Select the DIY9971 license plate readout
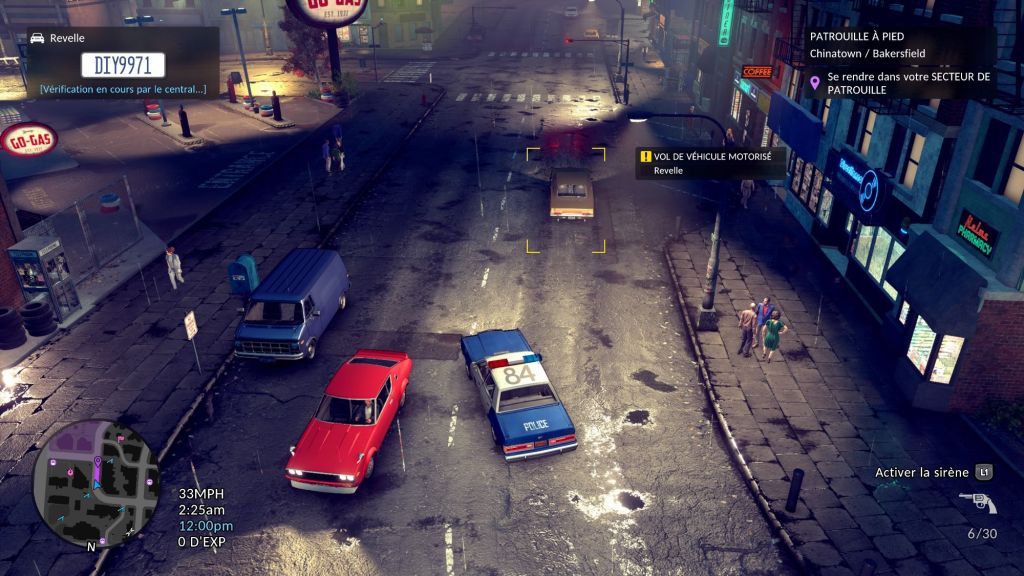The image size is (1024, 576). (x=123, y=66)
